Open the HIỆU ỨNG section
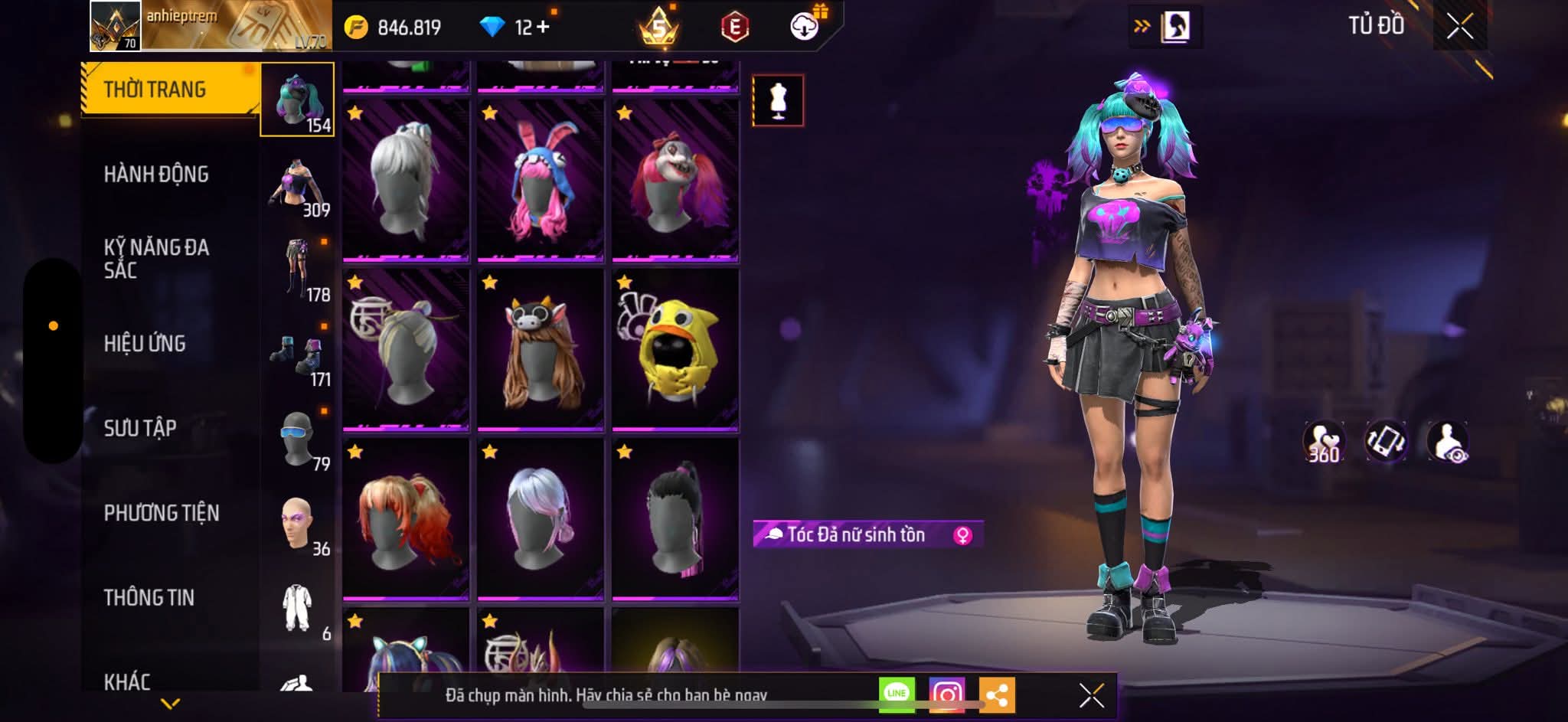 pyautogui.click(x=145, y=344)
